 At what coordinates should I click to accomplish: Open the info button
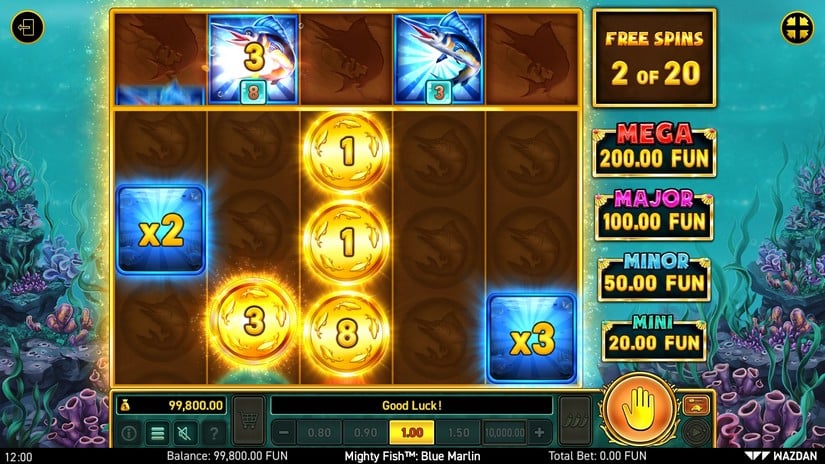coord(130,433)
